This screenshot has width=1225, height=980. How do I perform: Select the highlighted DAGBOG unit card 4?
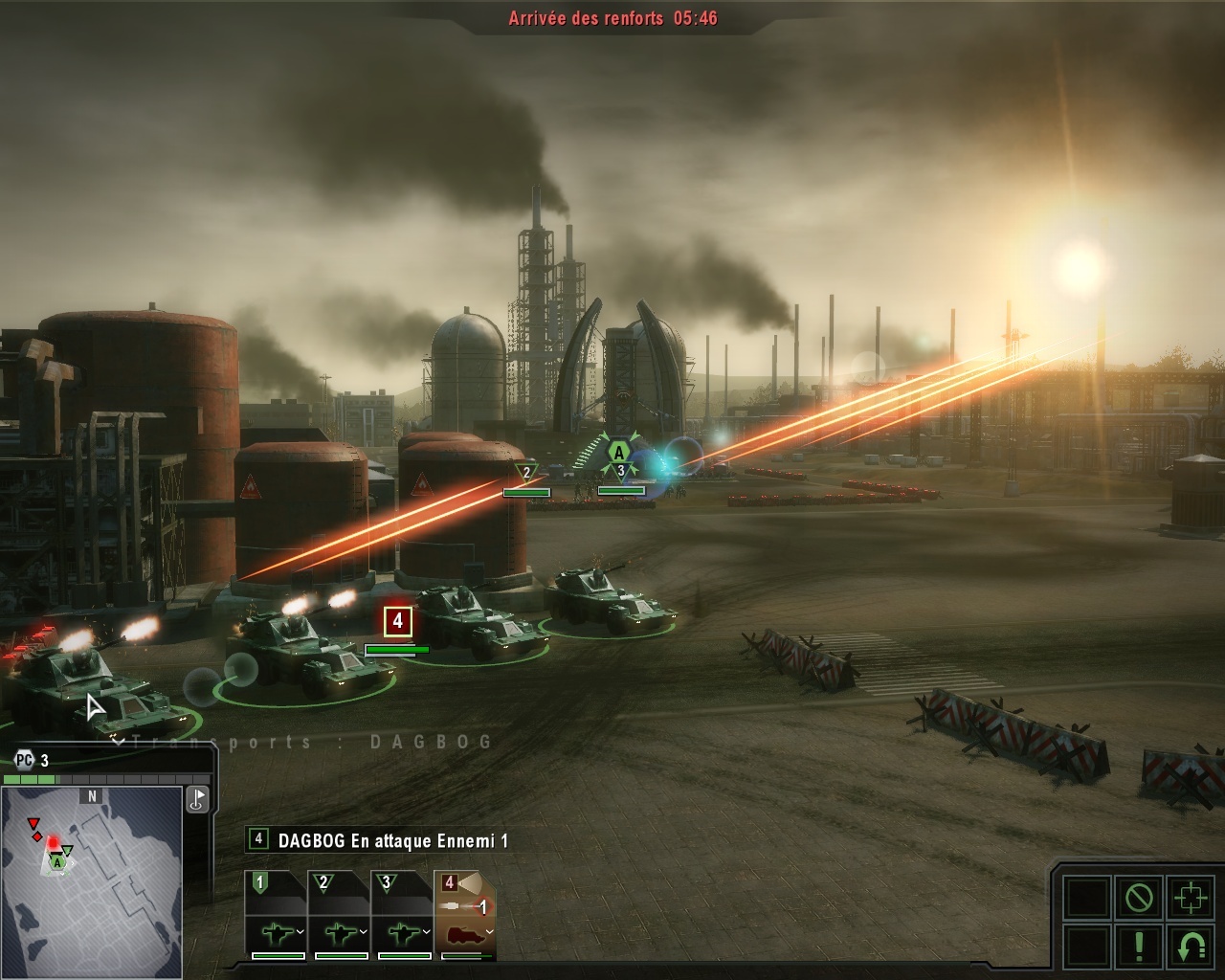466,914
